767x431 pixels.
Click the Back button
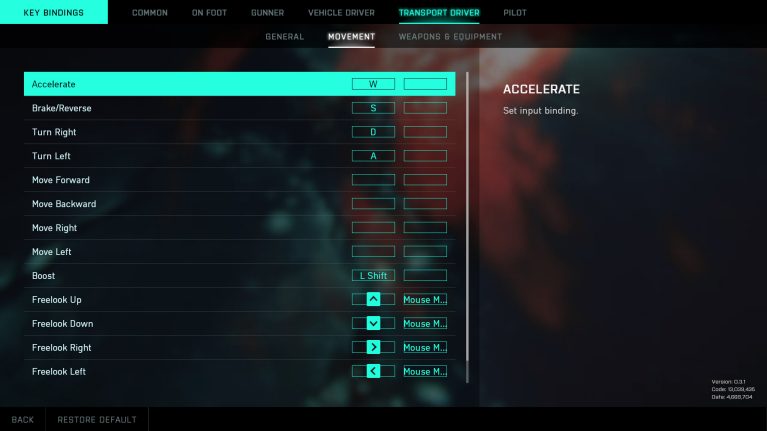(x=22, y=420)
